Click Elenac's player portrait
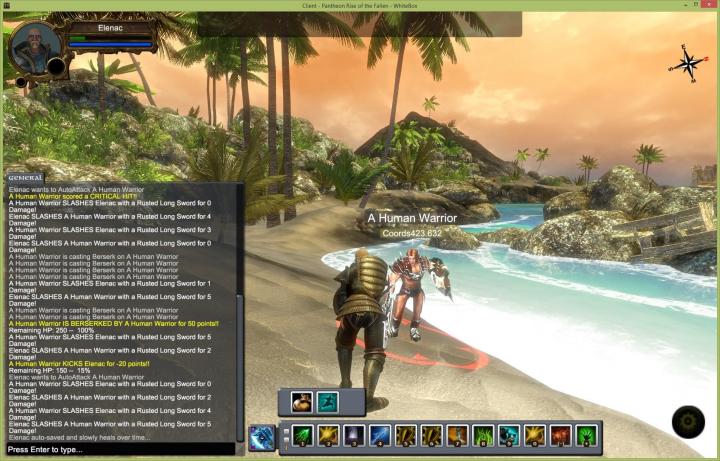The width and height of the screenshot is (720, 461). 34,48
